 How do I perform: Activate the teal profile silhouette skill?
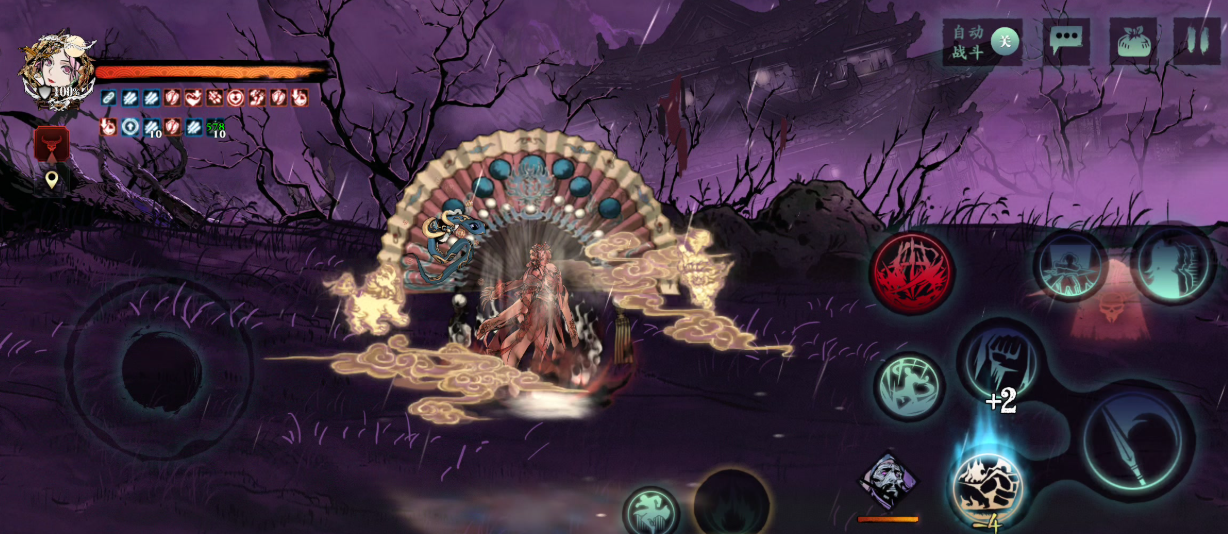[x=1173, y=263]
